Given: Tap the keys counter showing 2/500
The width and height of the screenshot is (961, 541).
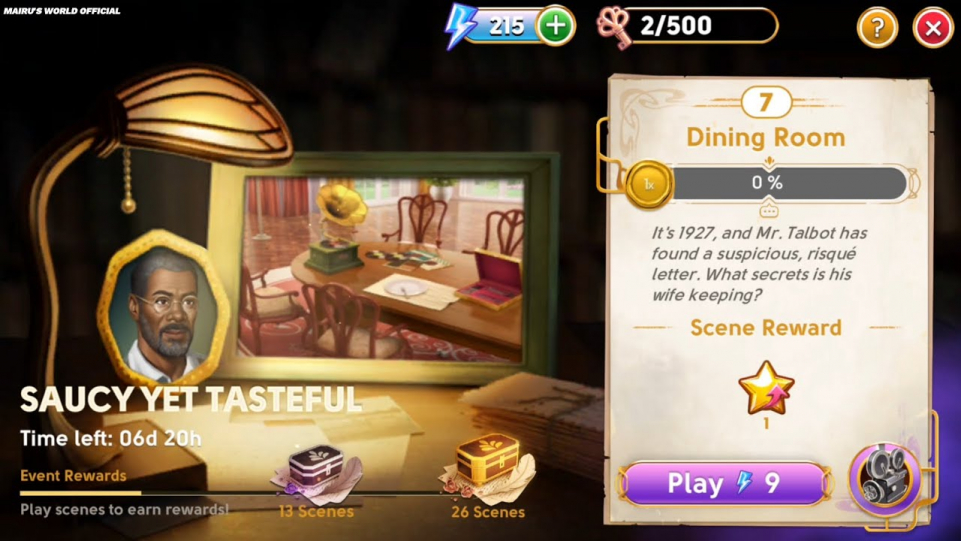Looking at the screenshot, I should point(688,26).
